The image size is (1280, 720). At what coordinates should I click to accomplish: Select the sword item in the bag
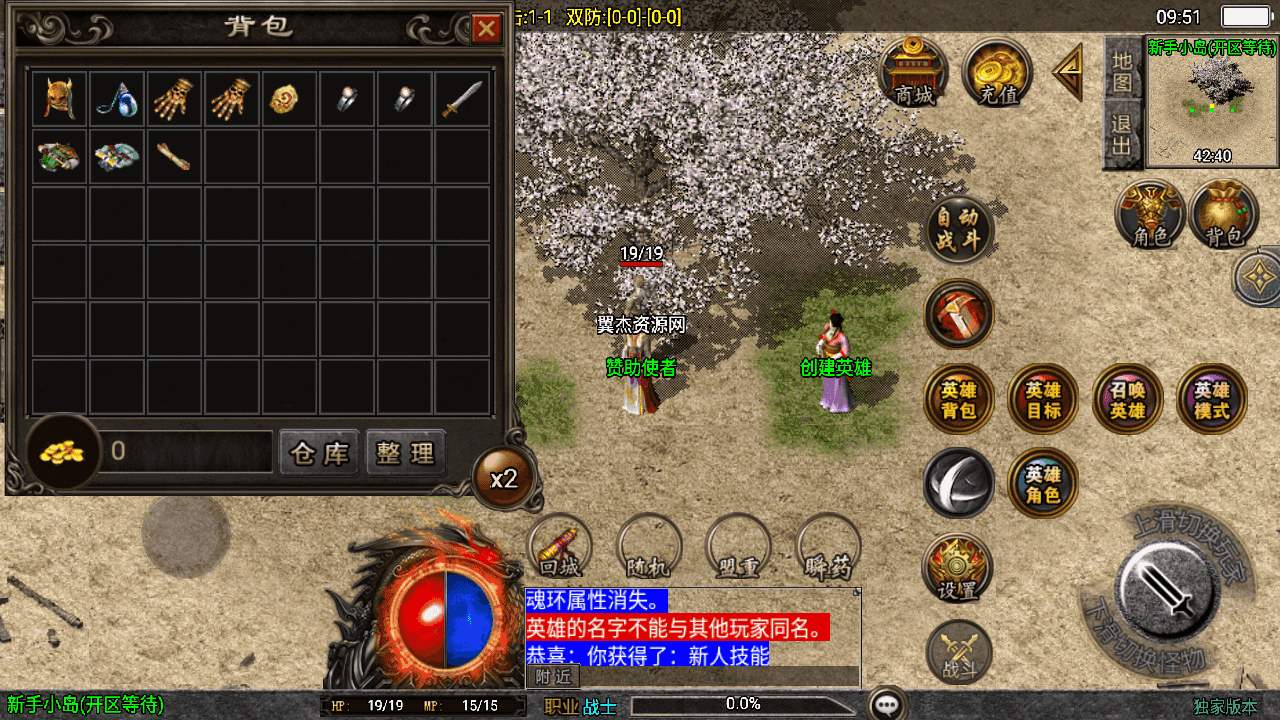tap(462, 99)
